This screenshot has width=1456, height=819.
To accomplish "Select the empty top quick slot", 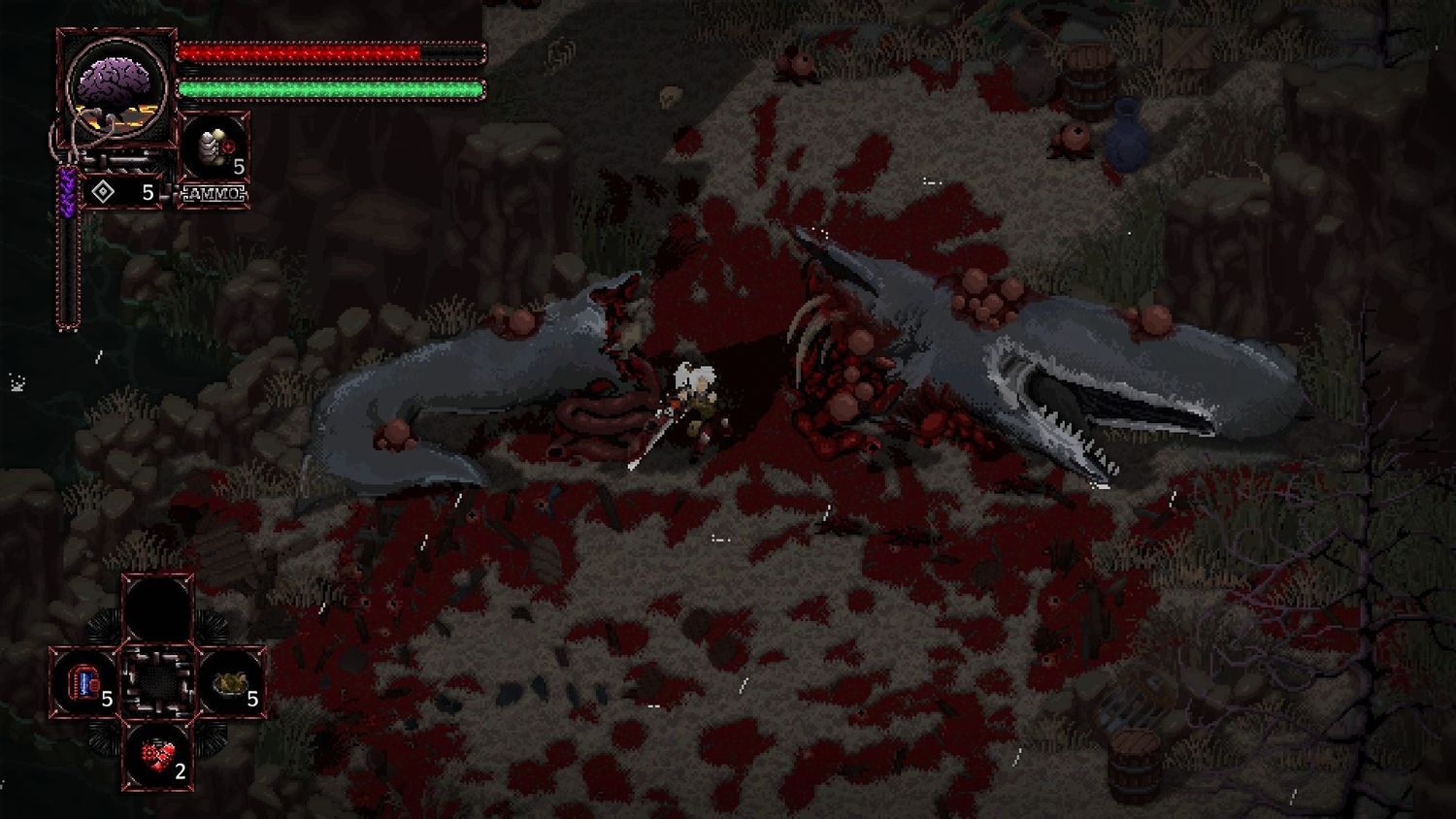I will click(x=157, y=607).
